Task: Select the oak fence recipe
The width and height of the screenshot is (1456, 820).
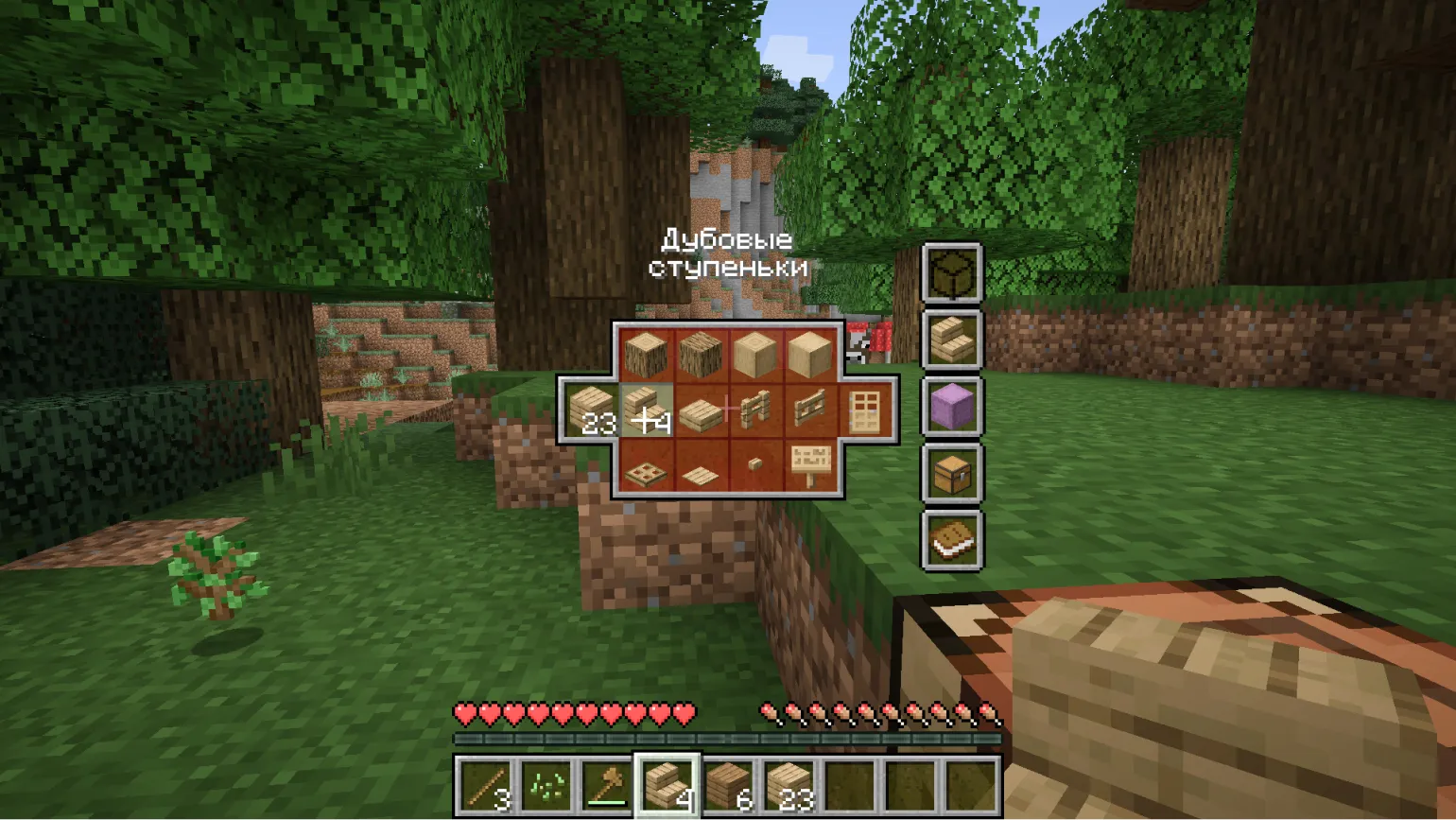Action: pyautogui.click(x=754, y=410)
